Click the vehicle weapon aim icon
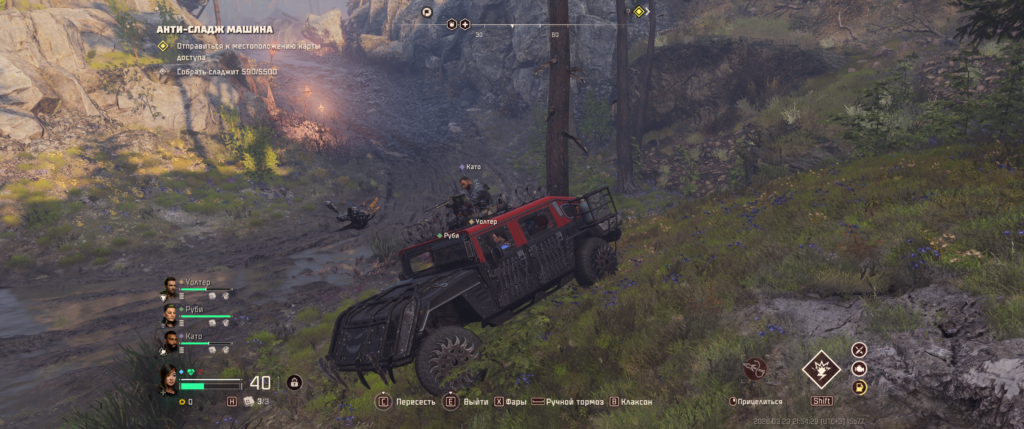1024x429 pixels. pos(755,369)
